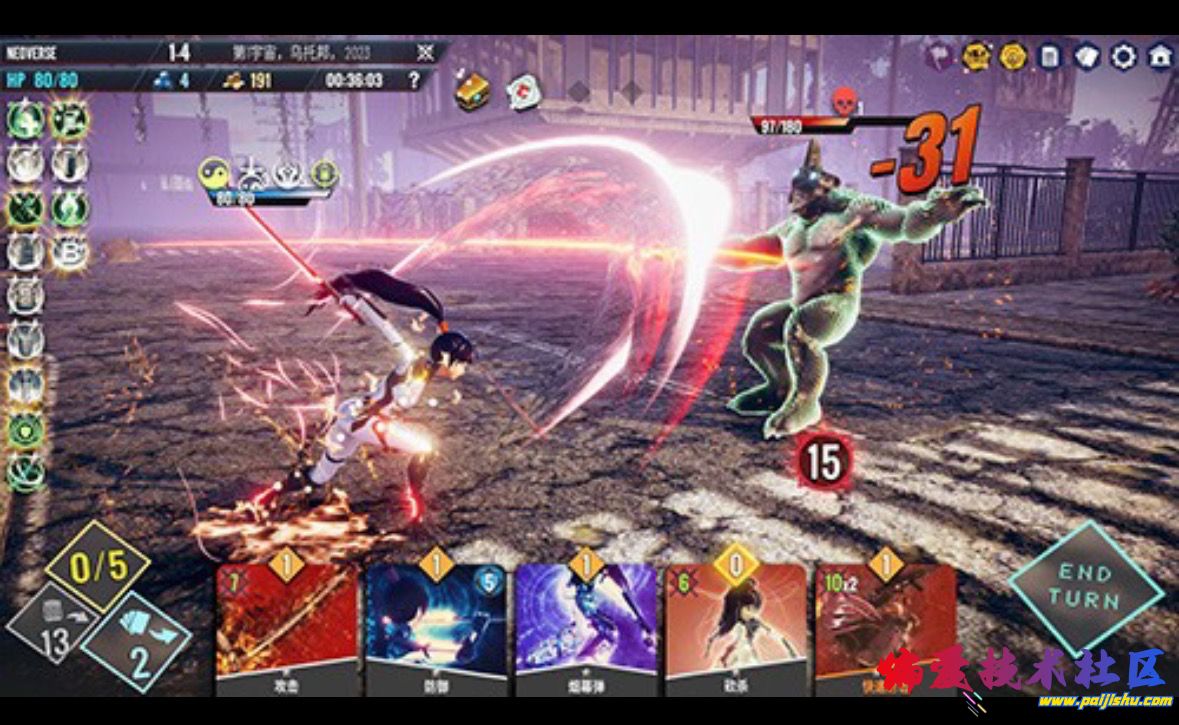Screen dimensions: 1179x725
Task: Open the card deck view icon
Action: 1087,57
